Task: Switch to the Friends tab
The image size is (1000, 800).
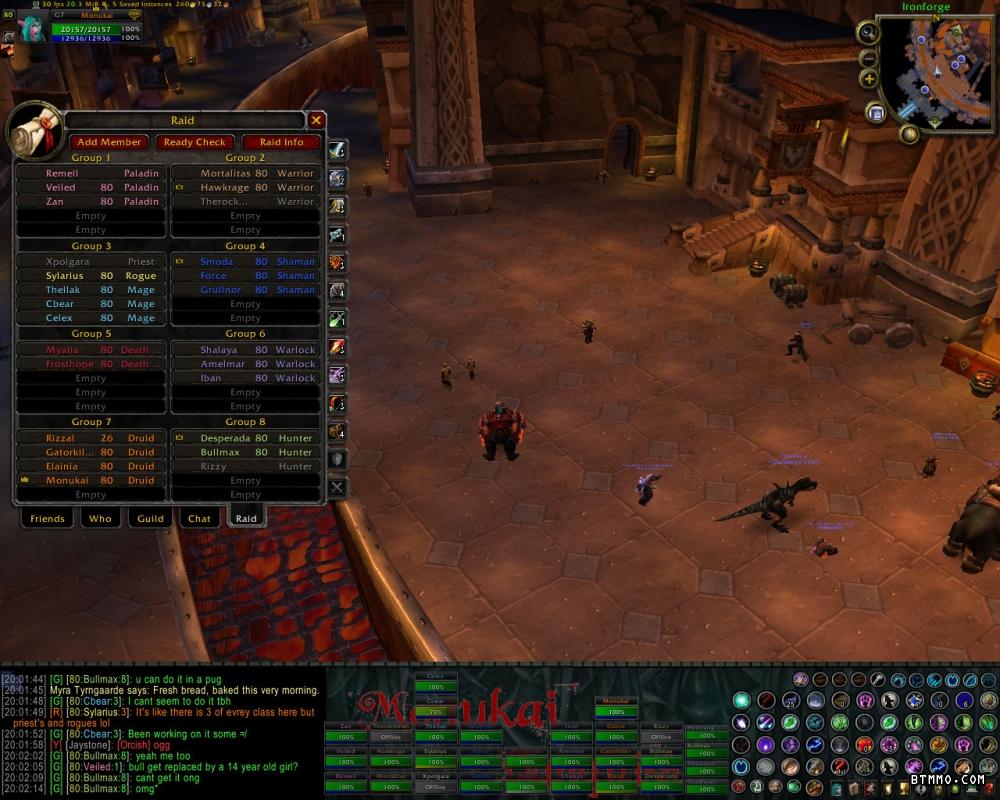Action: pyautogui.click(x=47, y=518)
